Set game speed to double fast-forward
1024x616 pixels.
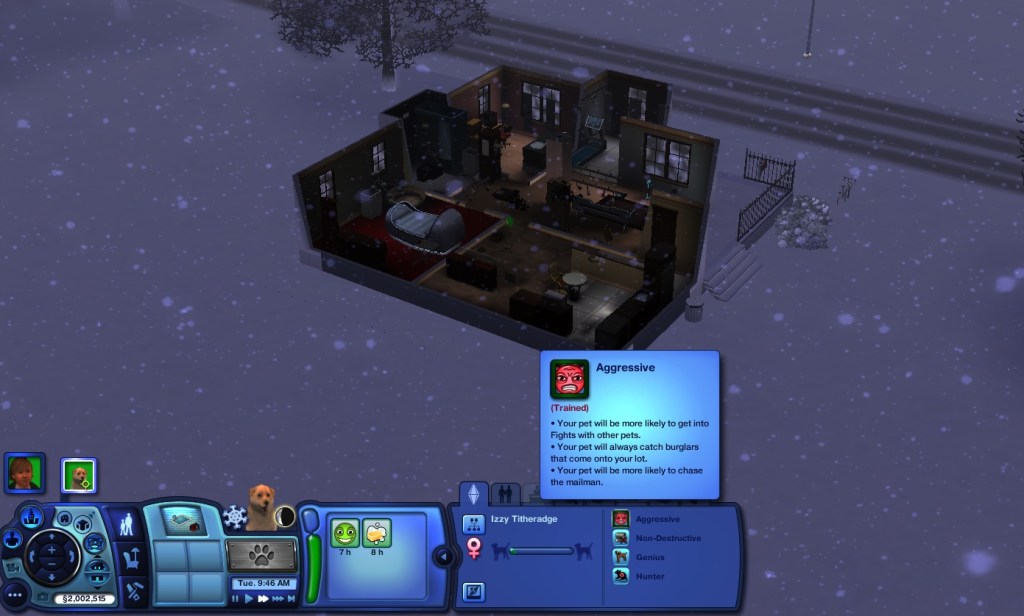(263, 598)
